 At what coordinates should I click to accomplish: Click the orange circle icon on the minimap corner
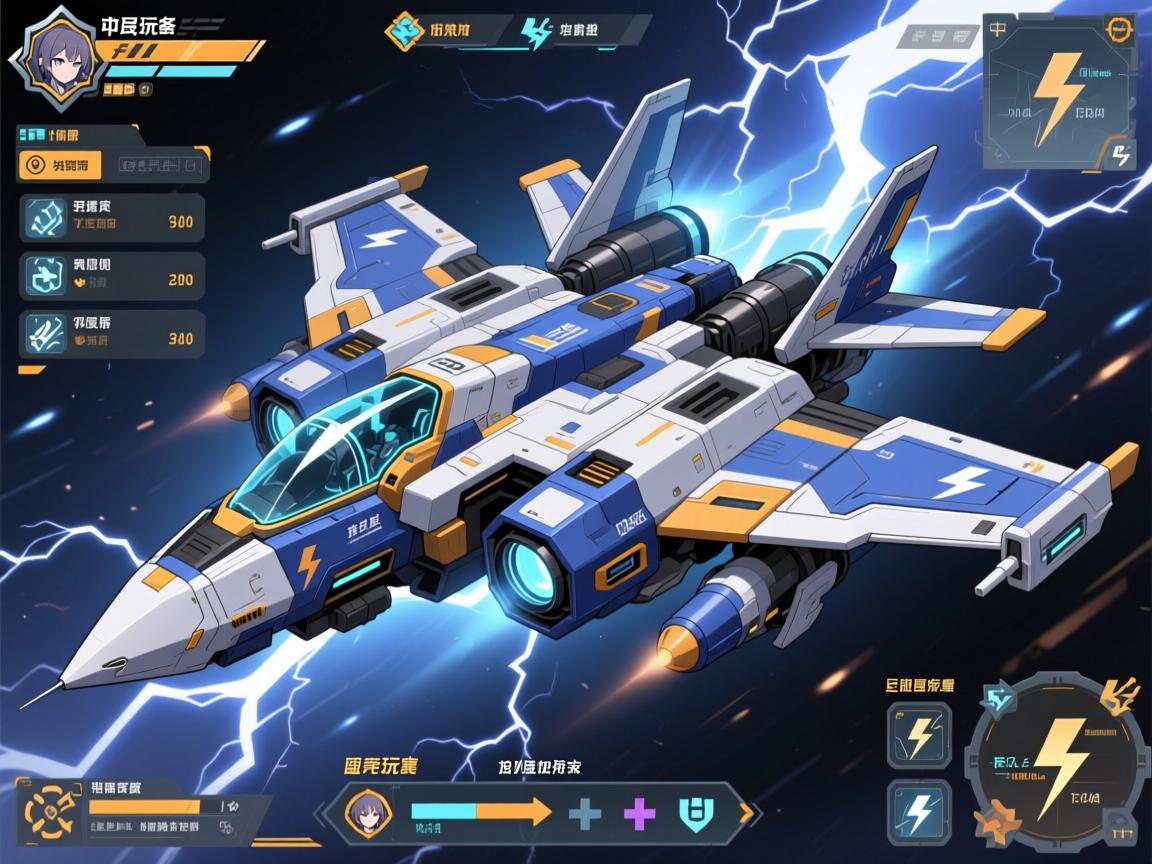pos(1117,30)
